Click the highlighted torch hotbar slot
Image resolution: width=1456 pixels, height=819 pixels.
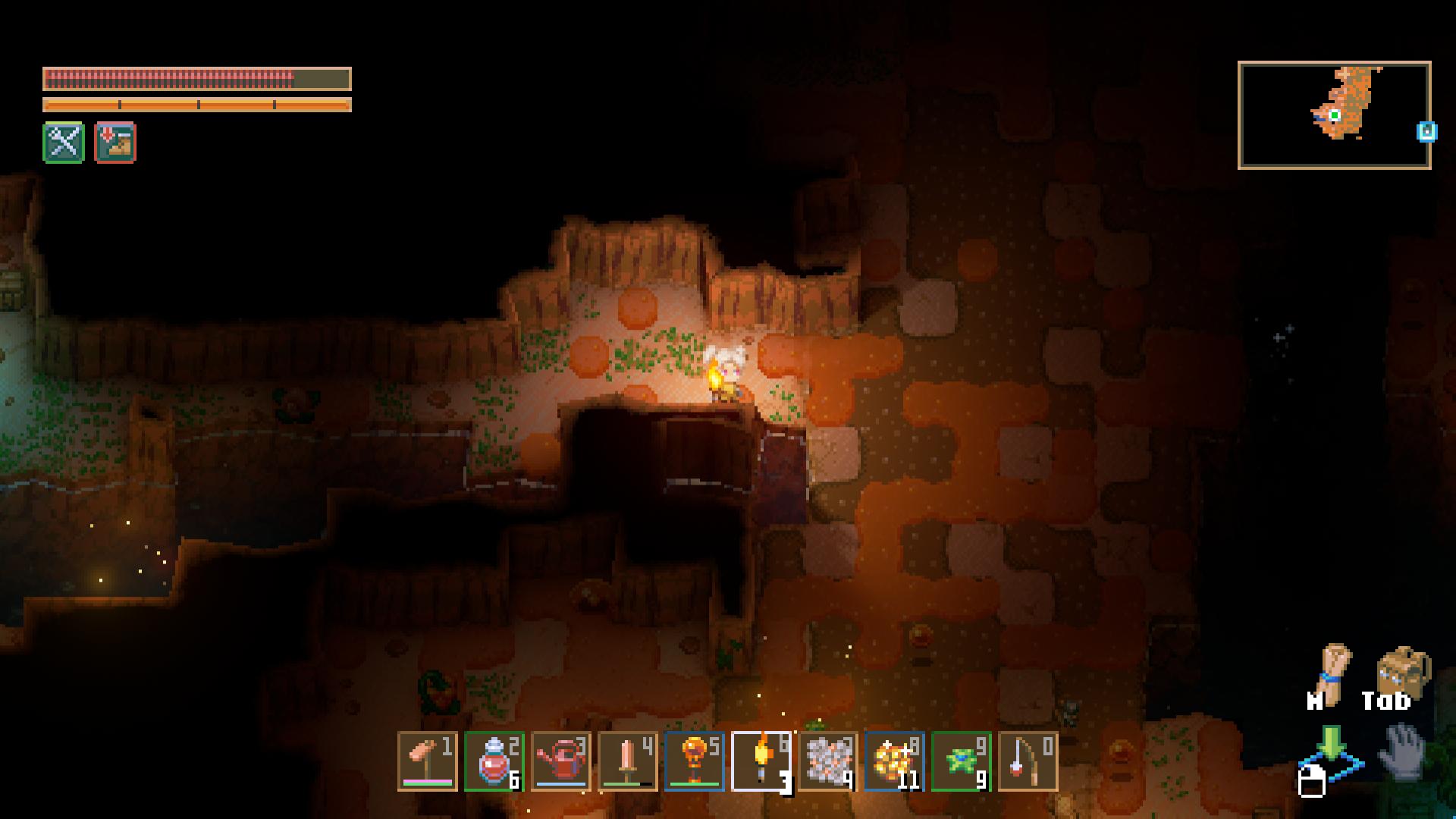(x=761, y=761)
